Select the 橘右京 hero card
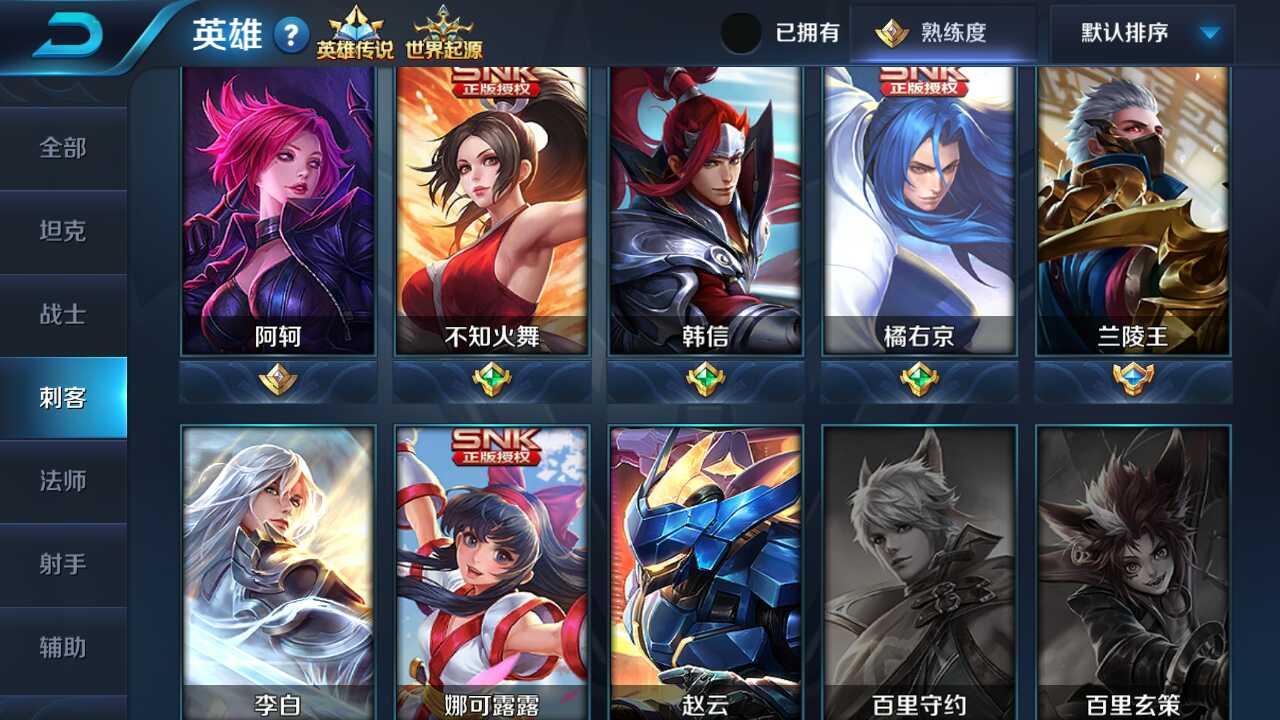 pyautogui.click(x=919, y=210)
